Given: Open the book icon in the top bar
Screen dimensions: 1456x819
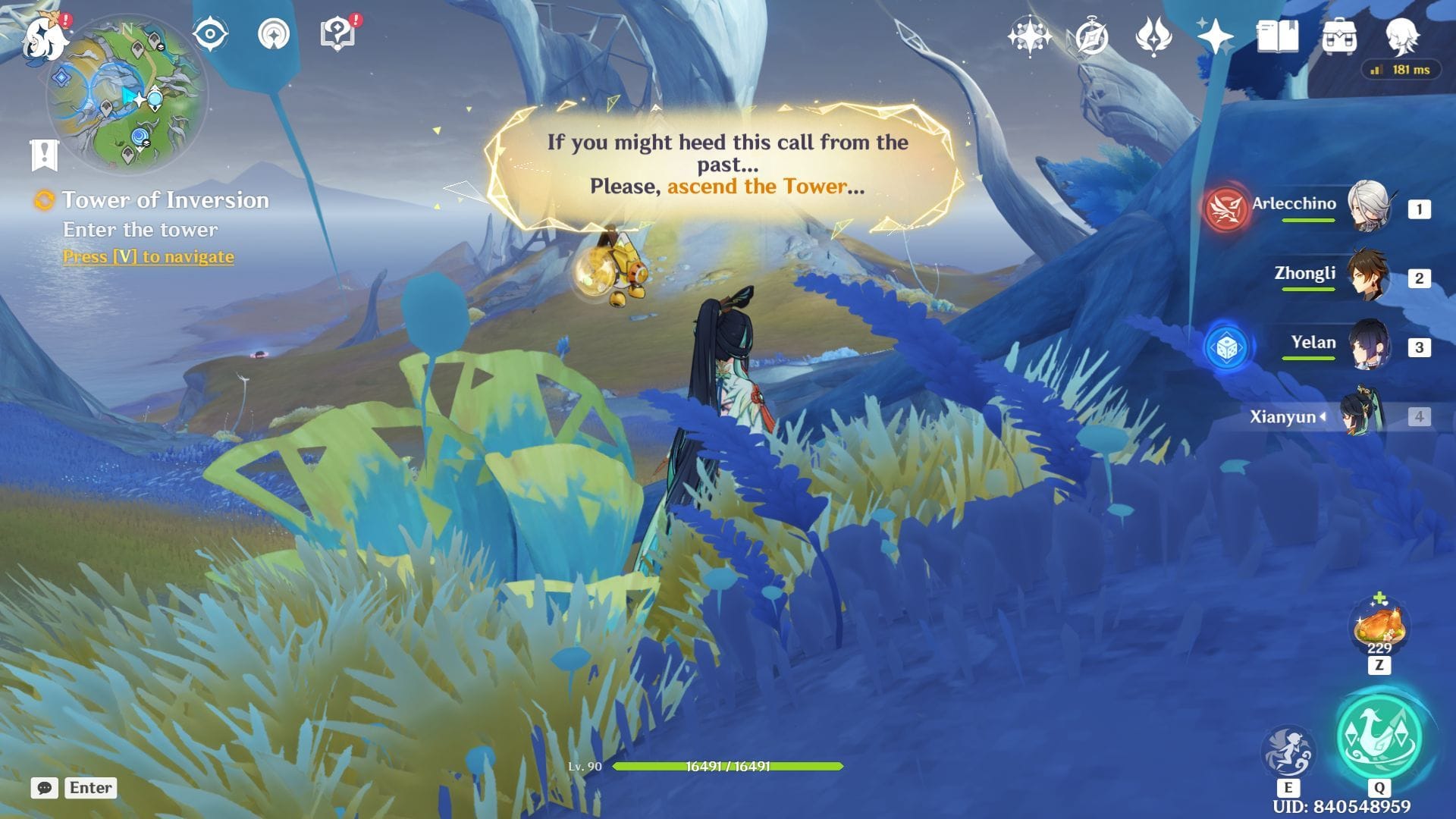Looking at the screenshot, I should (x=1277, y=36).
